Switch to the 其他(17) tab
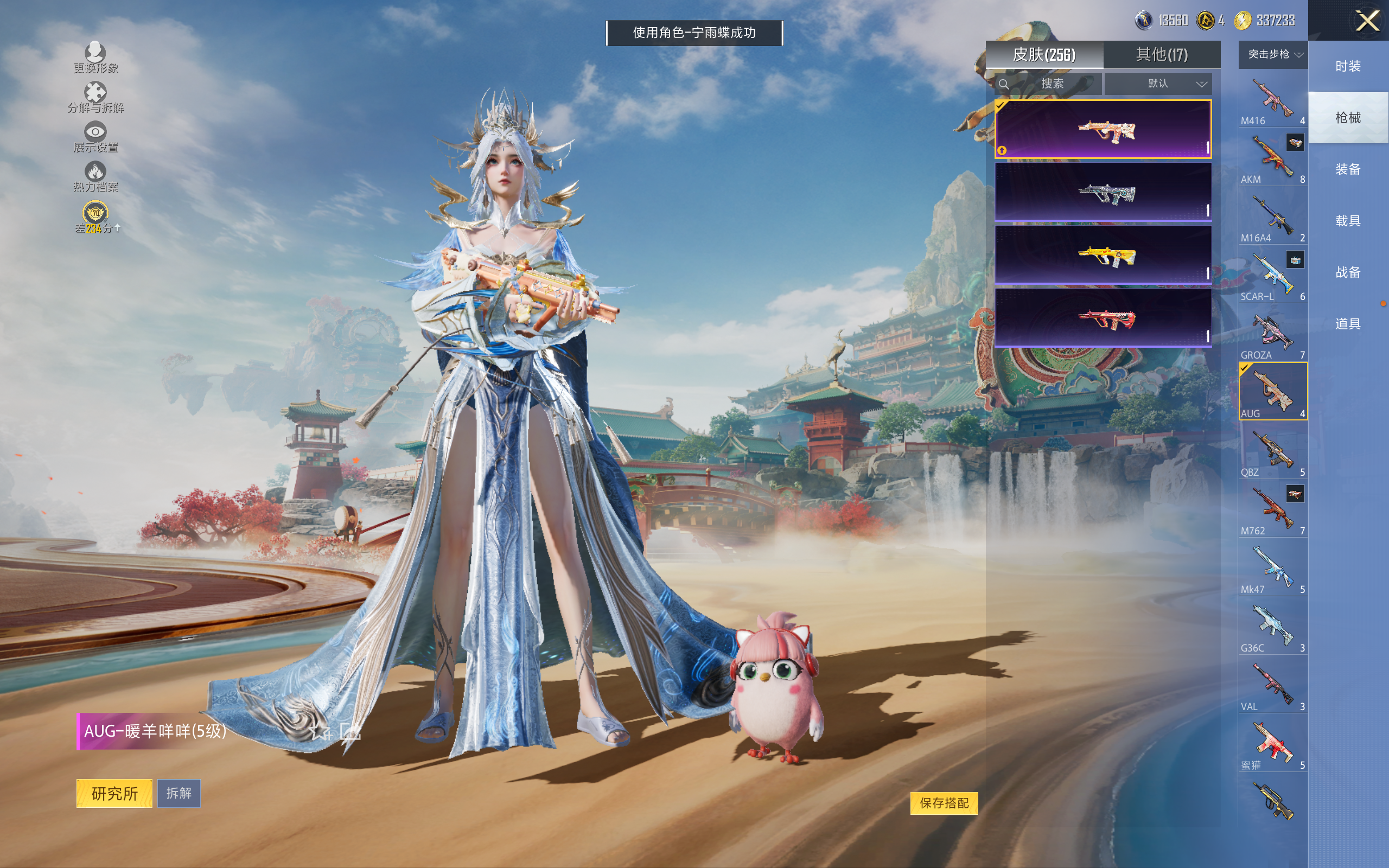The height and width of the screenshot is (868, 1389). tap(1161, 55)
